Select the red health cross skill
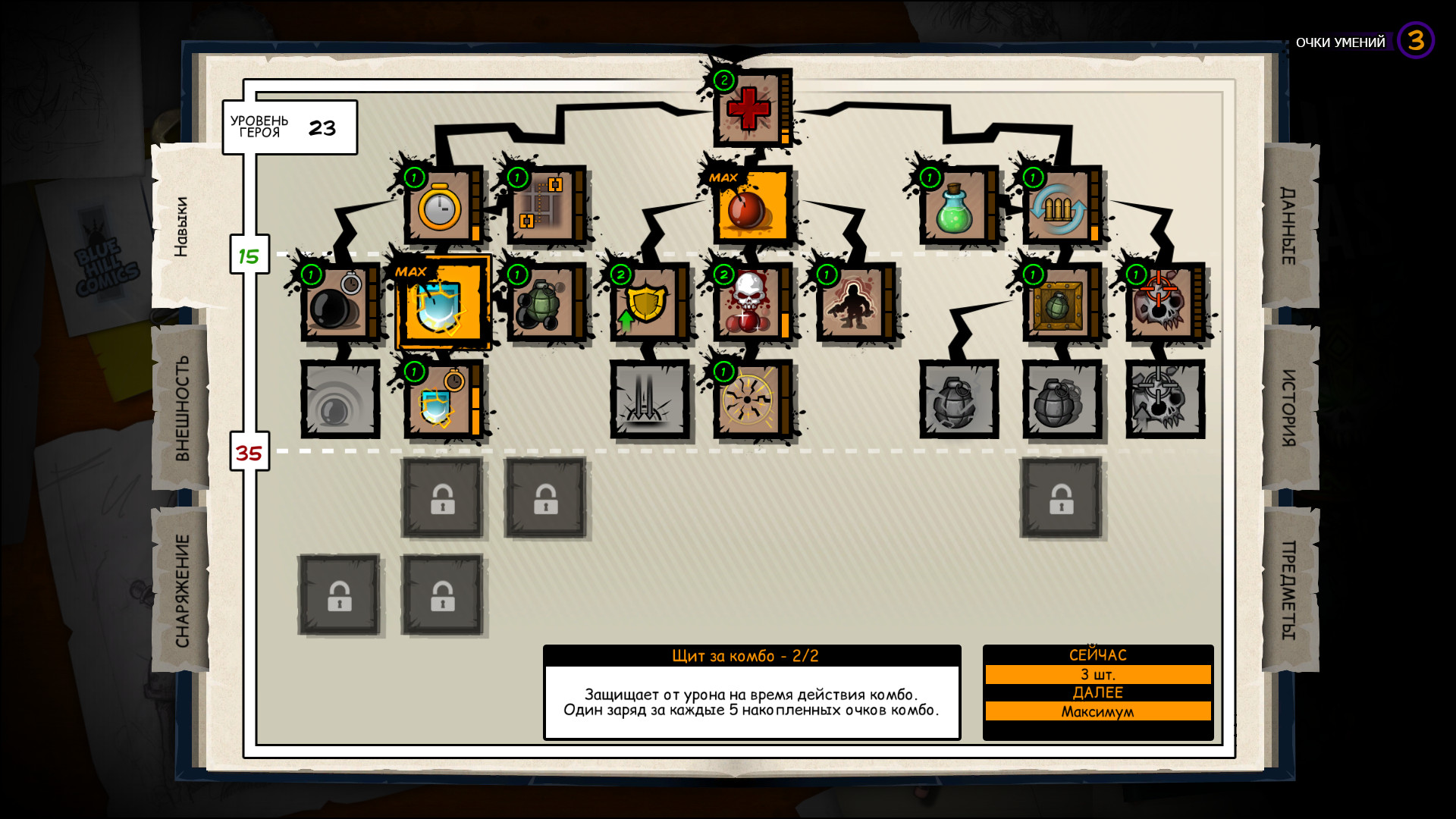The width and height of the screenshot is (1456, 819). [x=749, y=108]
